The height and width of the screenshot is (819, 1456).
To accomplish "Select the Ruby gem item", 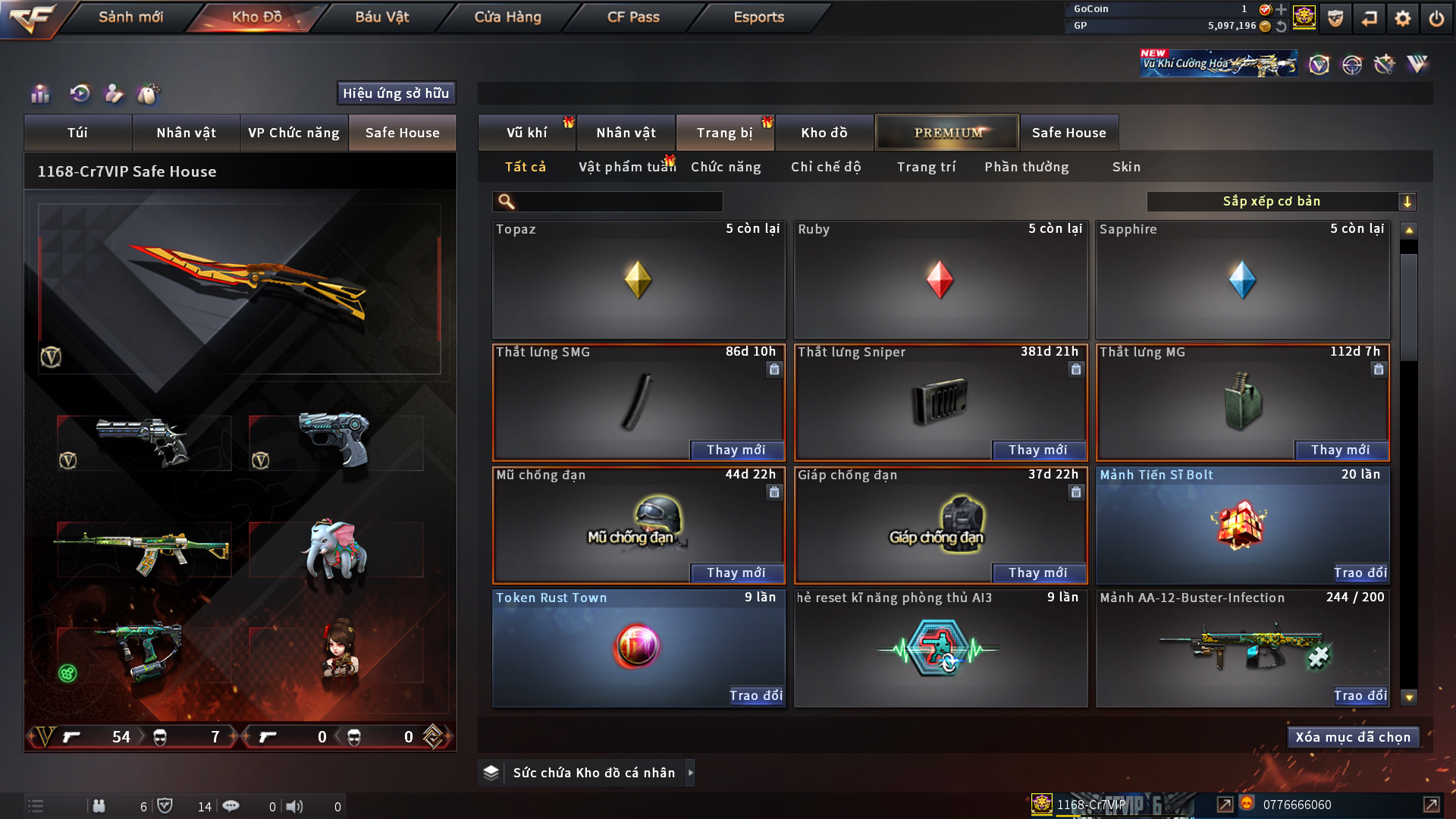I will [940, 280].
